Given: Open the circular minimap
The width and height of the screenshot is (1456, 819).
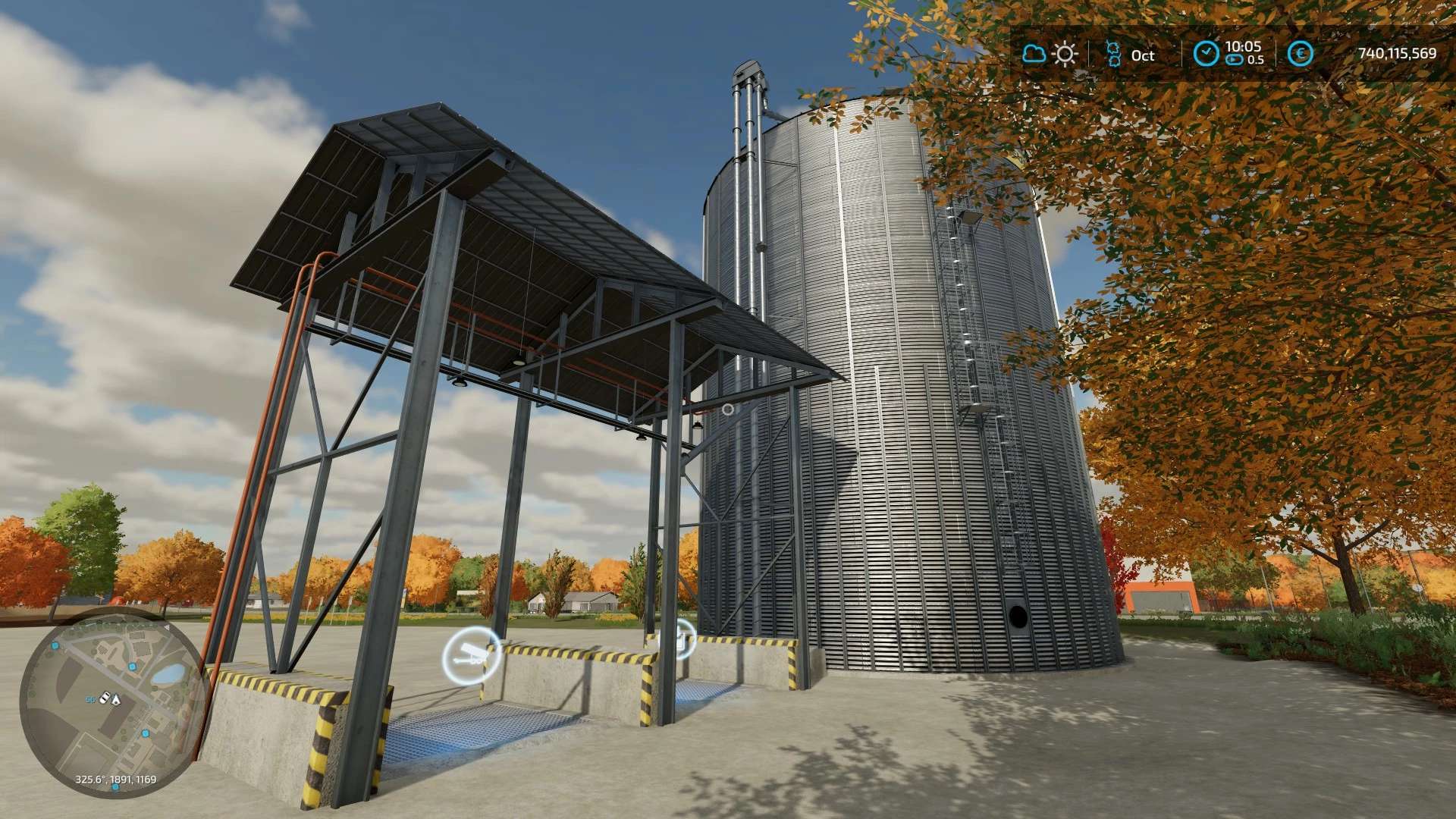Looking at the screenshot, I should click(112, 705).
